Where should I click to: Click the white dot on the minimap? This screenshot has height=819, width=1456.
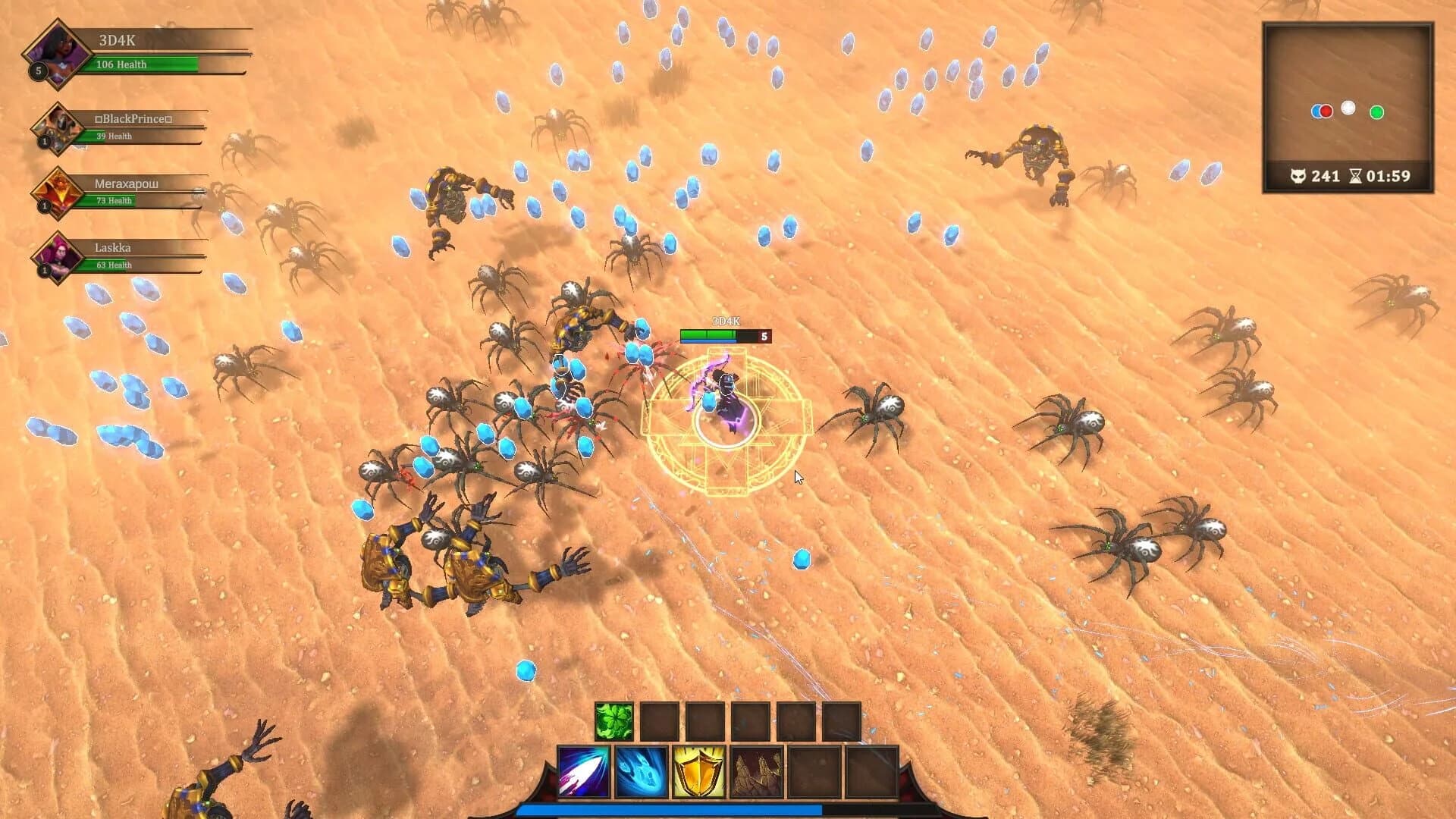(1348, 108)
